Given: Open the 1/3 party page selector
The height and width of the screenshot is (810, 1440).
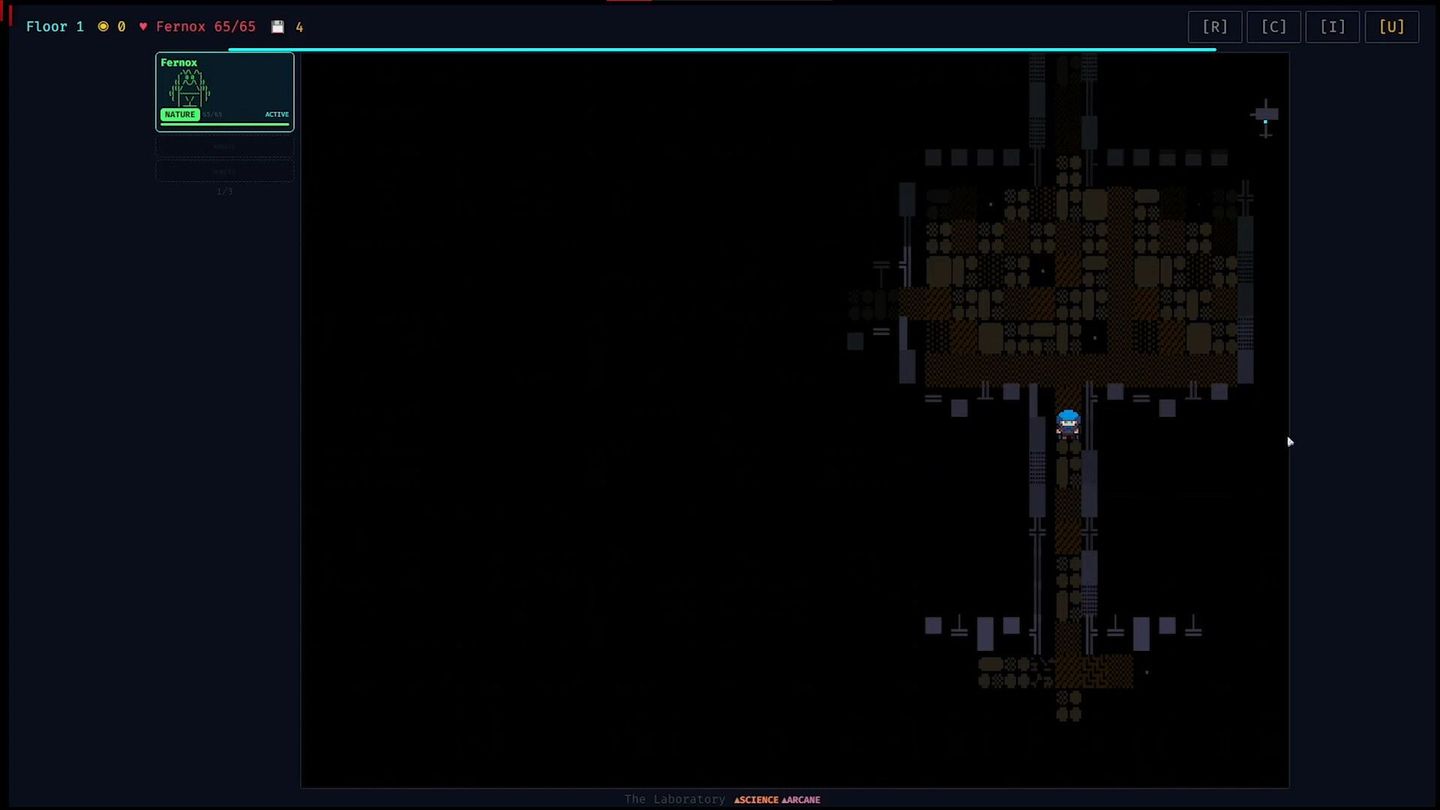Looking at the screenshot, I should [224, 190].
